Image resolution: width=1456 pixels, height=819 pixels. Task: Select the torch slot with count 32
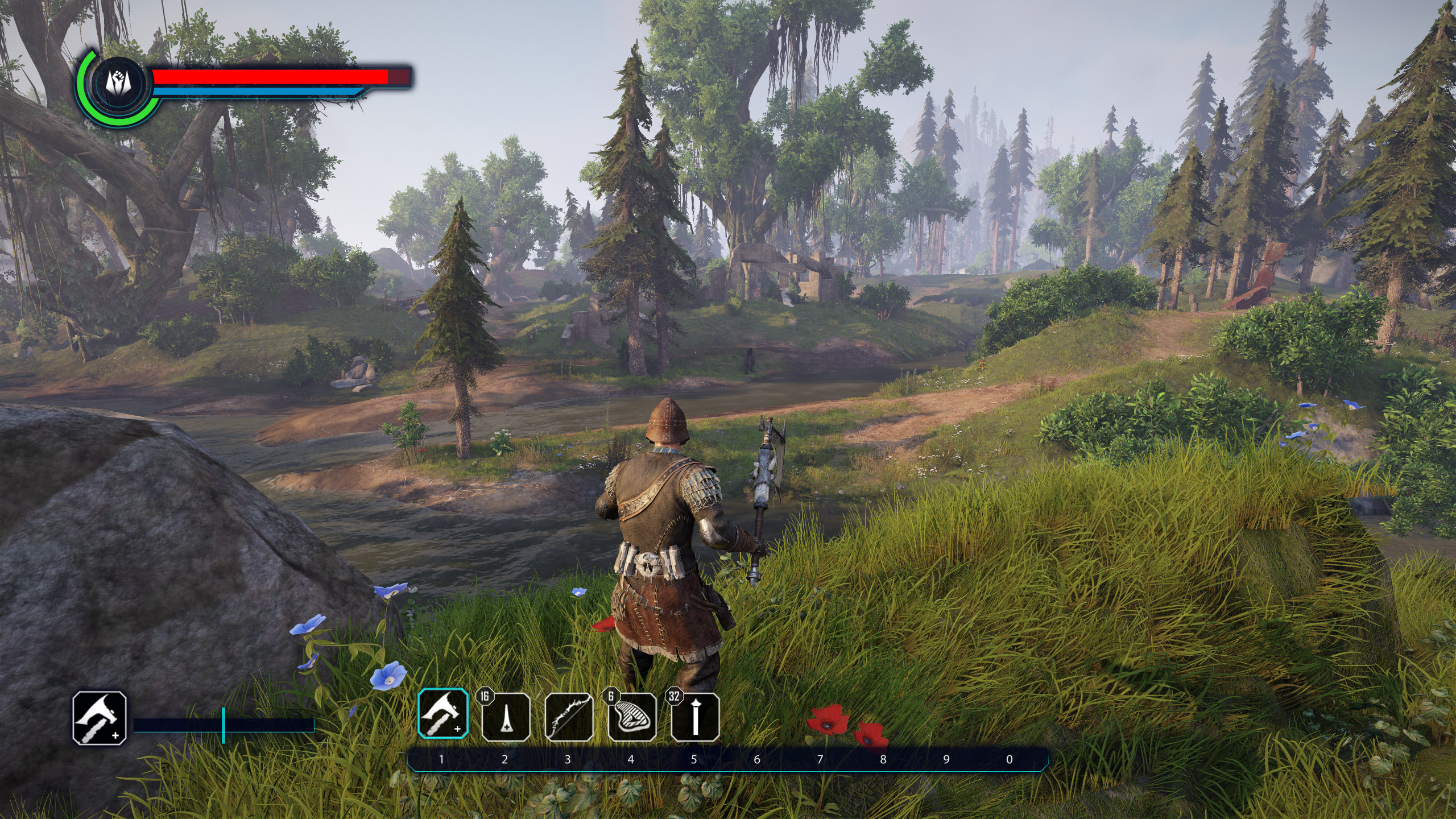[695, 717]
